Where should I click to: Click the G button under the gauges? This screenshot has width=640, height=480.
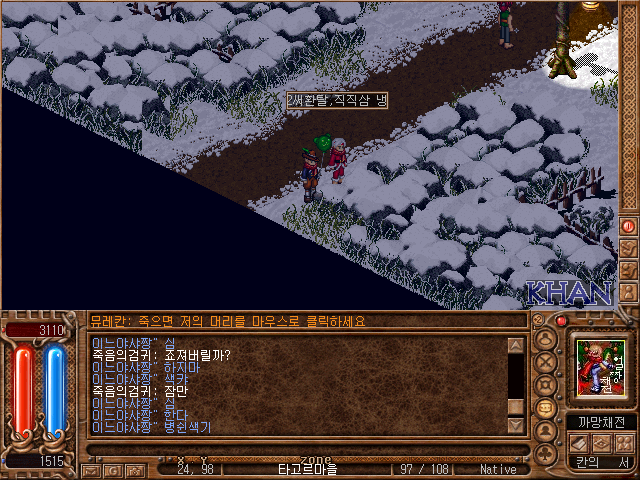tap(111, 469)
